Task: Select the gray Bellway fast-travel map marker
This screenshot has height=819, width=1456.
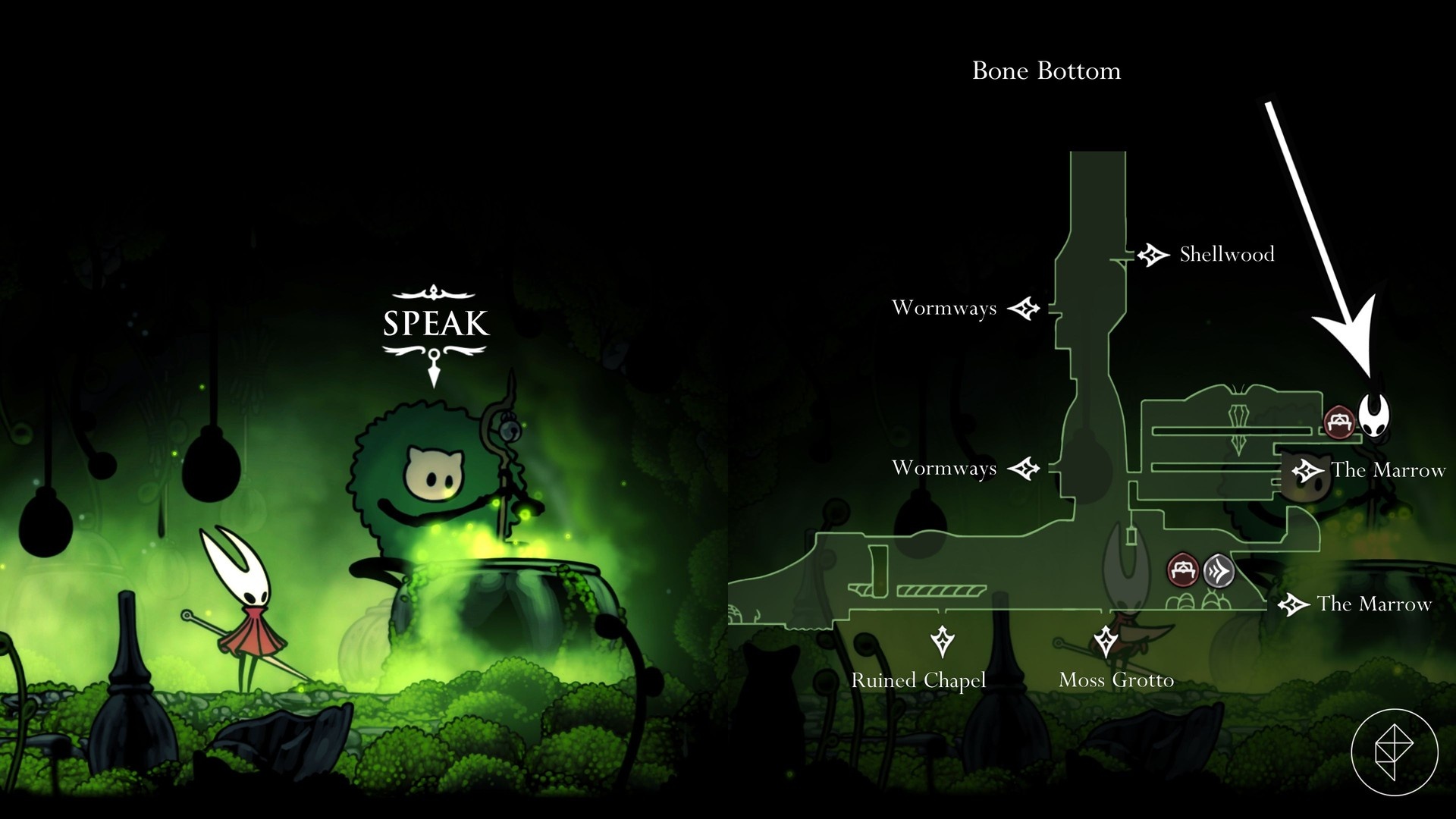Action: 1219,570
